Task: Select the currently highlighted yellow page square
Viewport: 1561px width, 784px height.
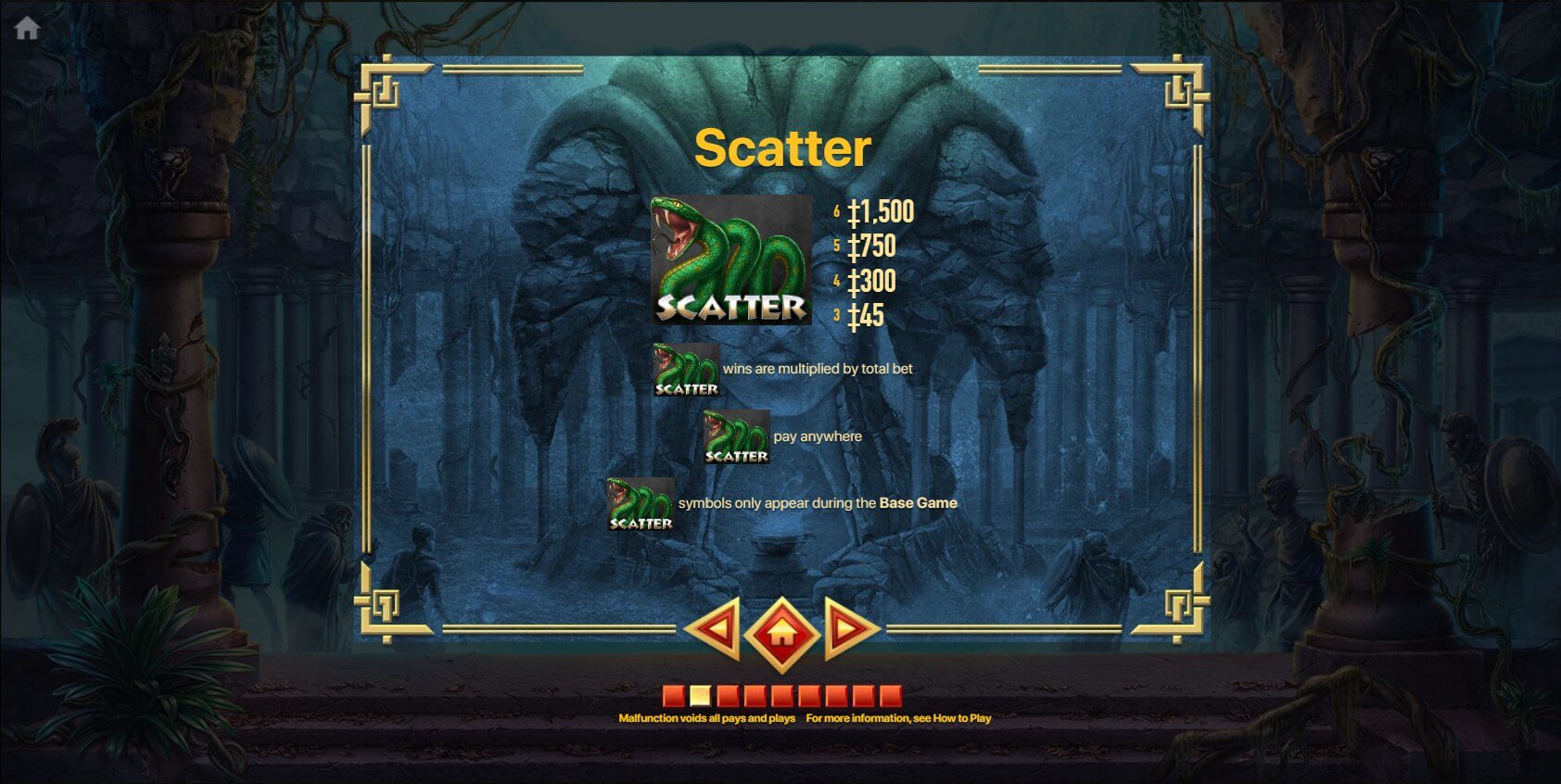Action: tap(700, 696)
